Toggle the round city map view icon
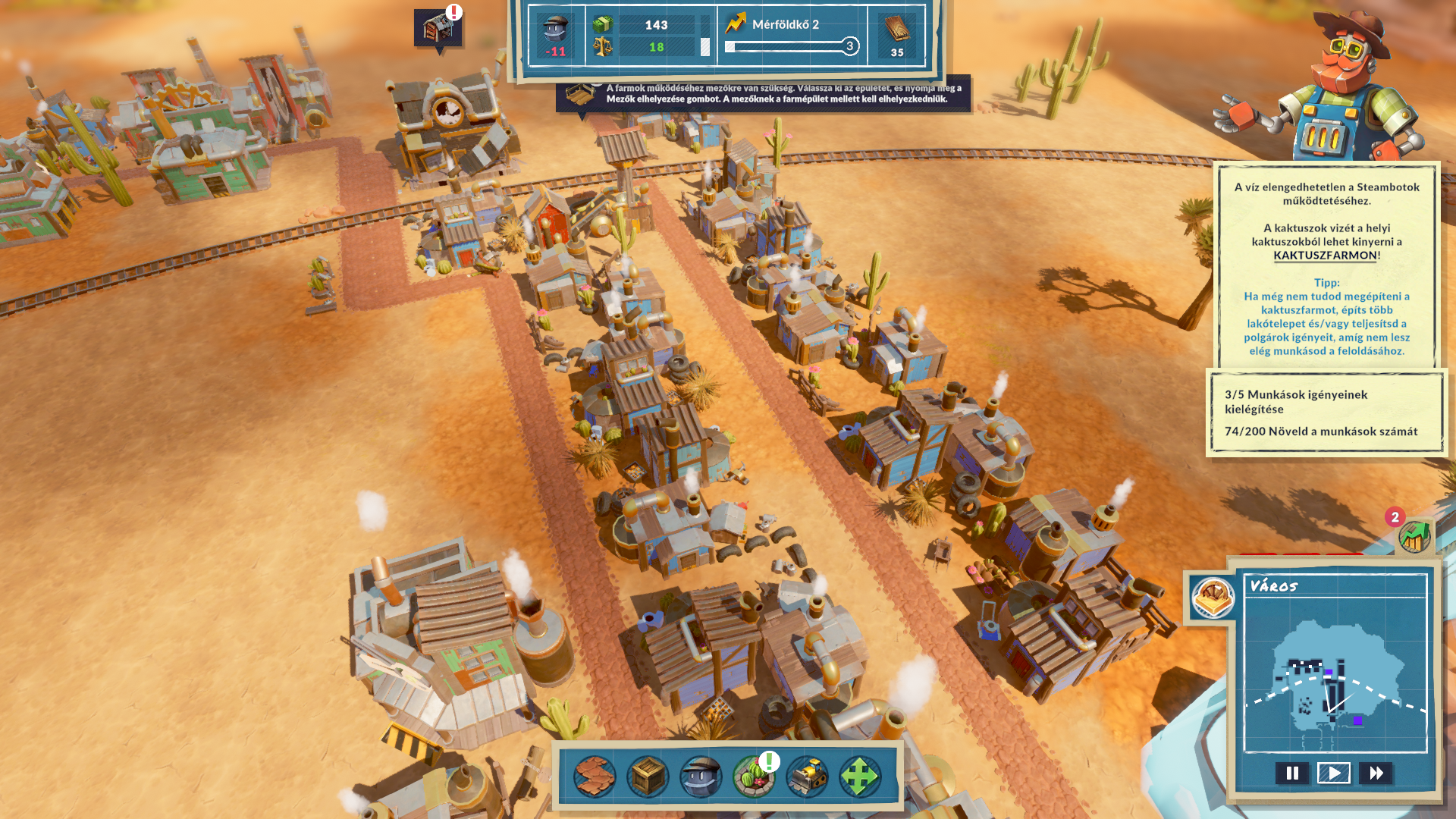The image size is (1456, 819). [1213, 597]
